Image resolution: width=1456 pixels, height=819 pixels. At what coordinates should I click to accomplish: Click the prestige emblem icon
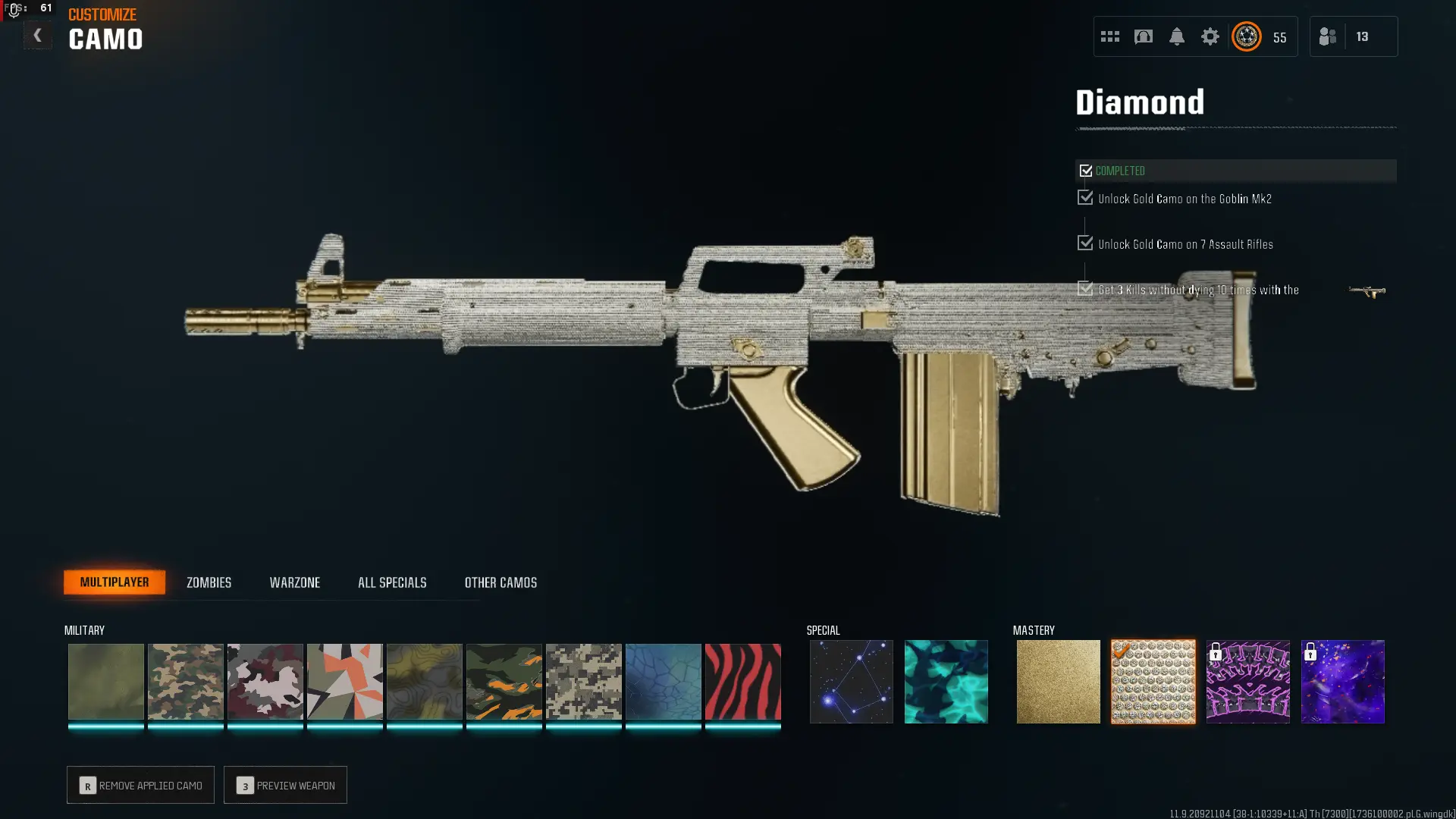1246,36
